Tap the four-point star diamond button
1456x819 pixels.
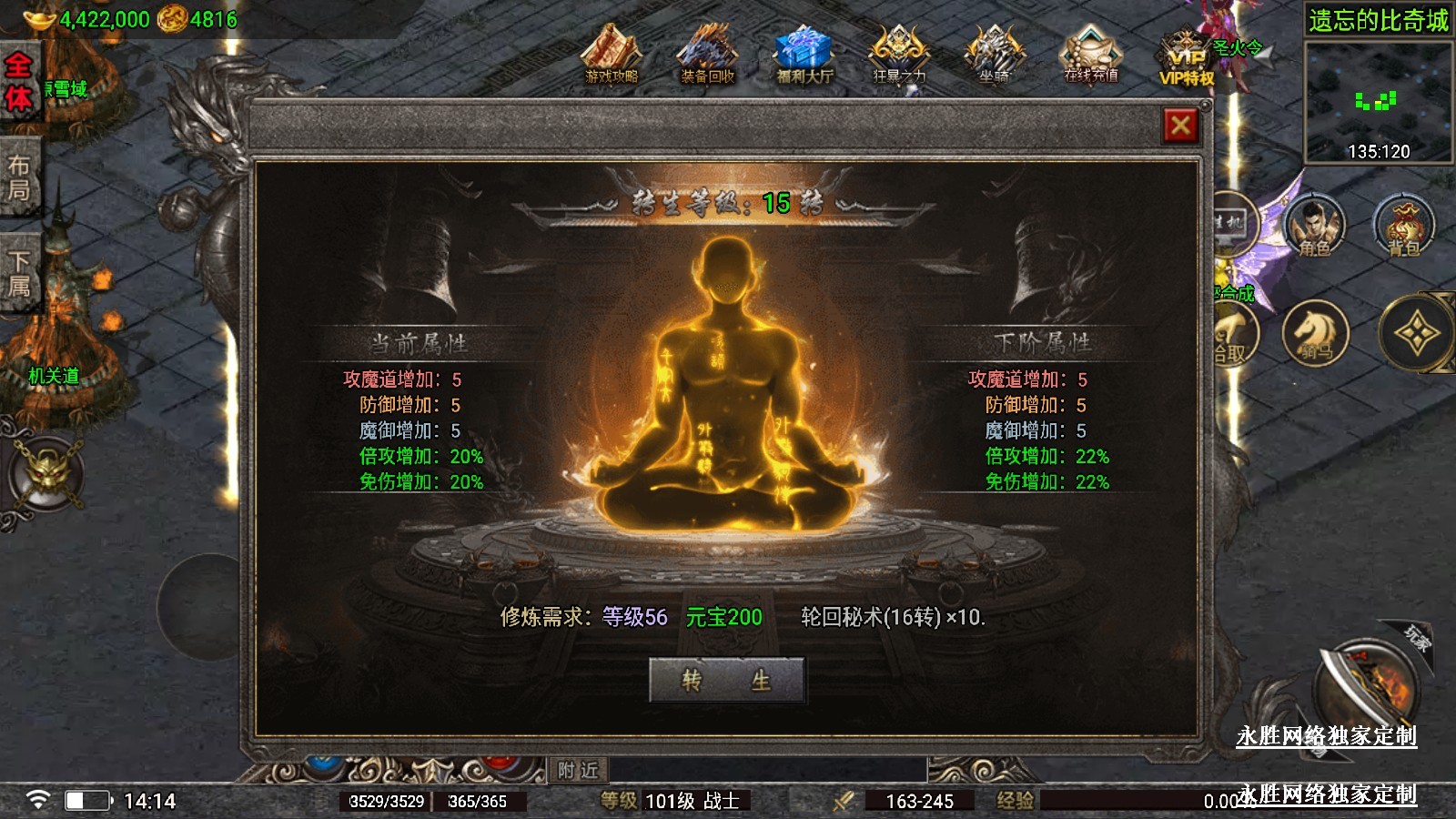click(1416, 334)
